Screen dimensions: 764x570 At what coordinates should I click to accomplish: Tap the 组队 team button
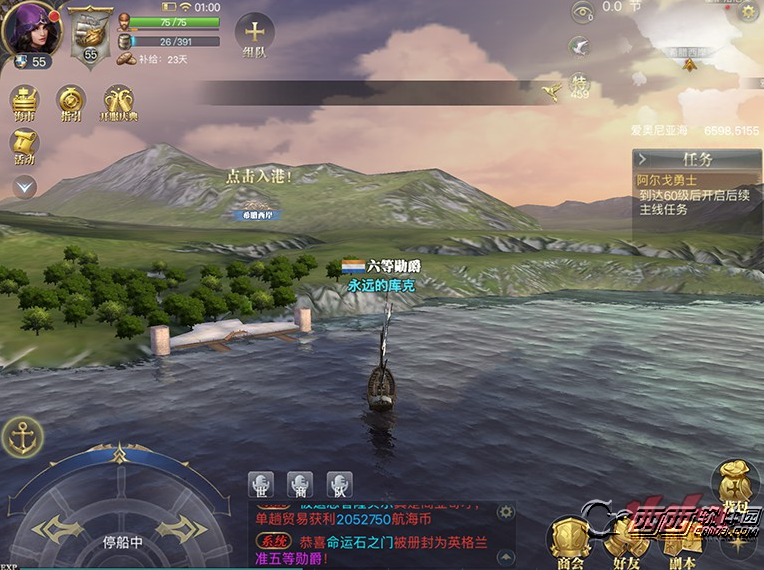[x=255, y=35]
